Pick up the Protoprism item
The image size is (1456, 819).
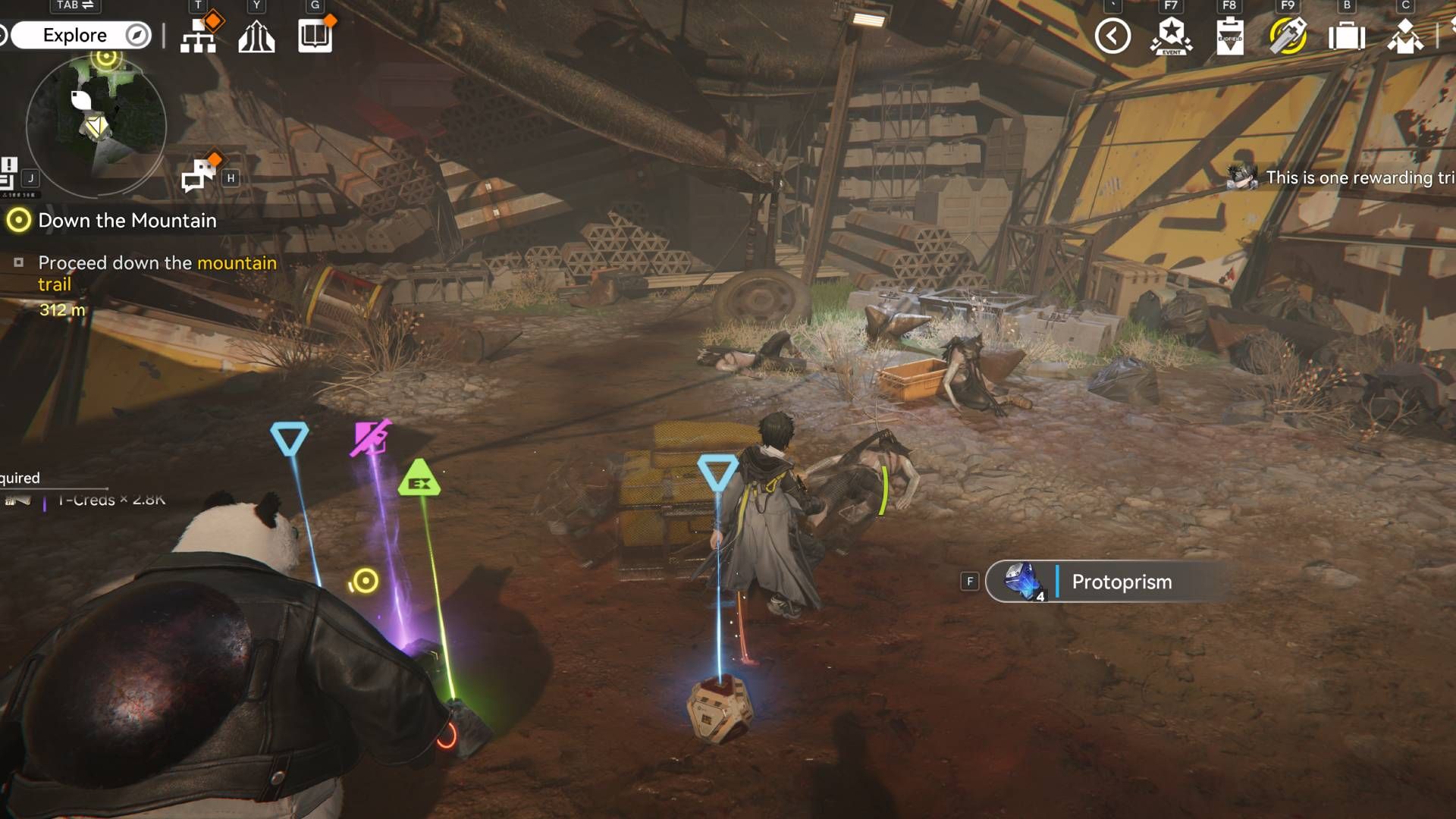pos(1107,582)
